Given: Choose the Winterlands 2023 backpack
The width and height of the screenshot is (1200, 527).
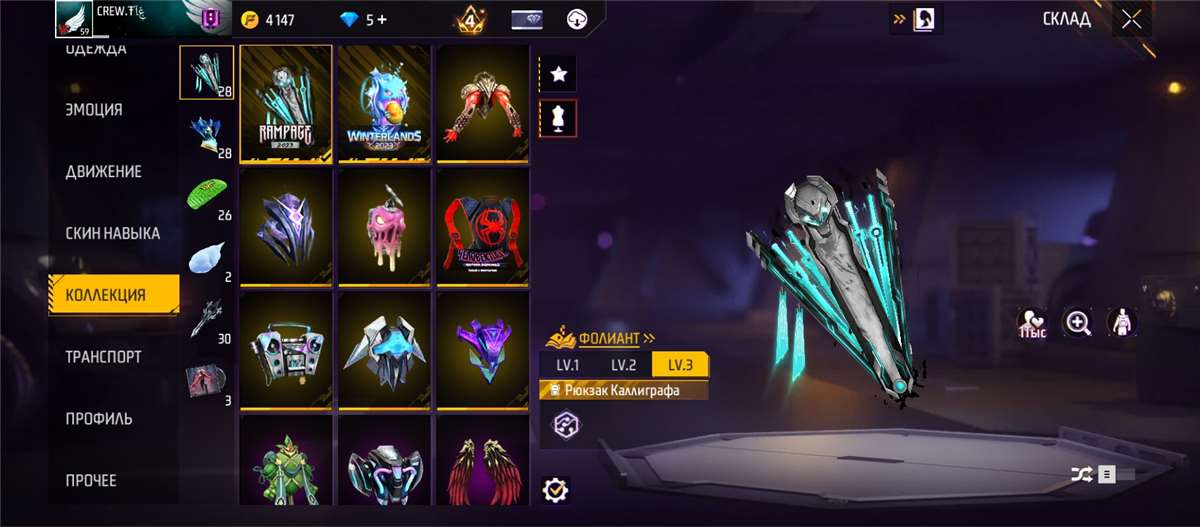Looking at the screenshot, I should click(x=384, y=104).
